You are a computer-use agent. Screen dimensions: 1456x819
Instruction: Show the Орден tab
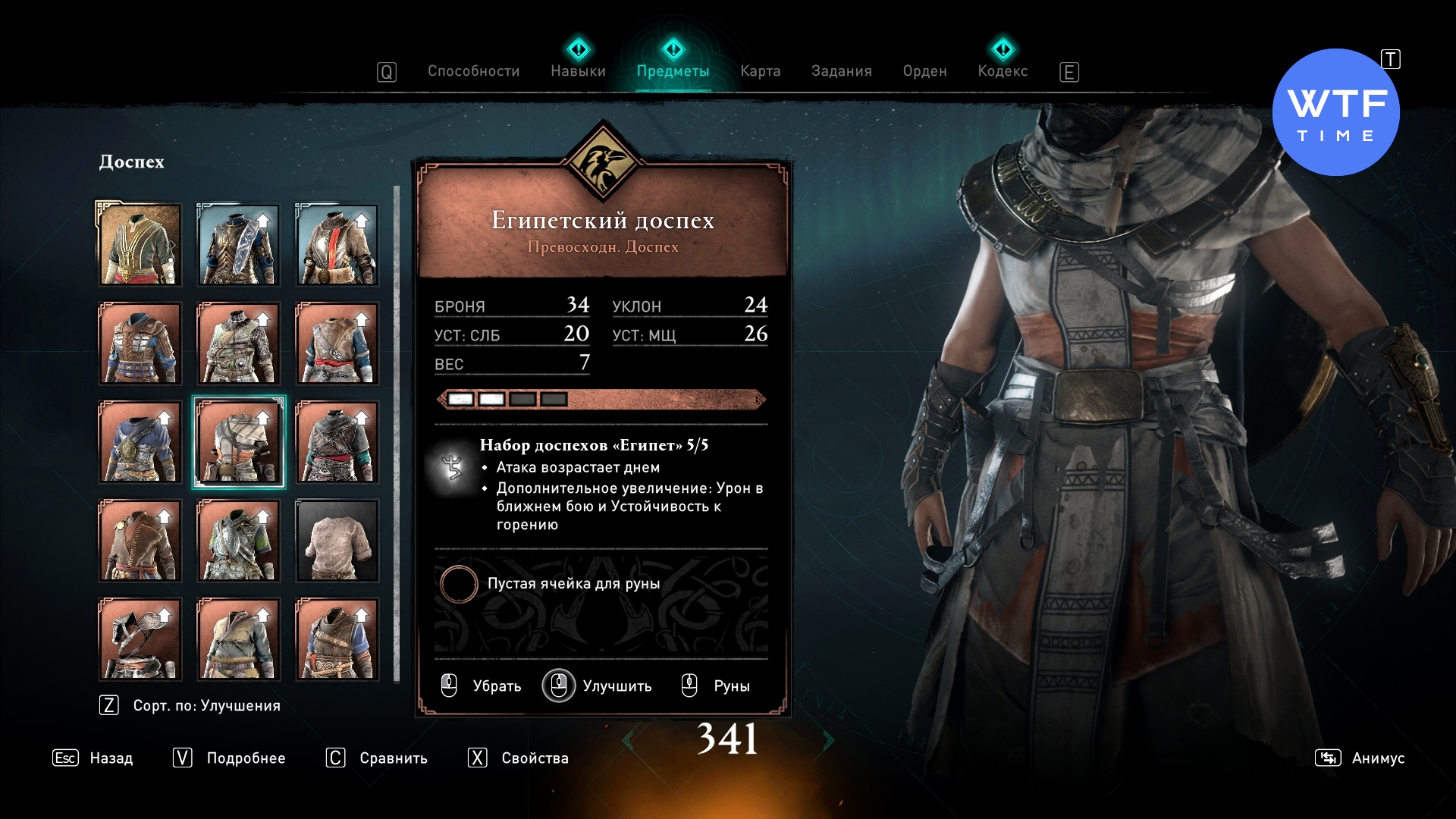click(924, 71)
